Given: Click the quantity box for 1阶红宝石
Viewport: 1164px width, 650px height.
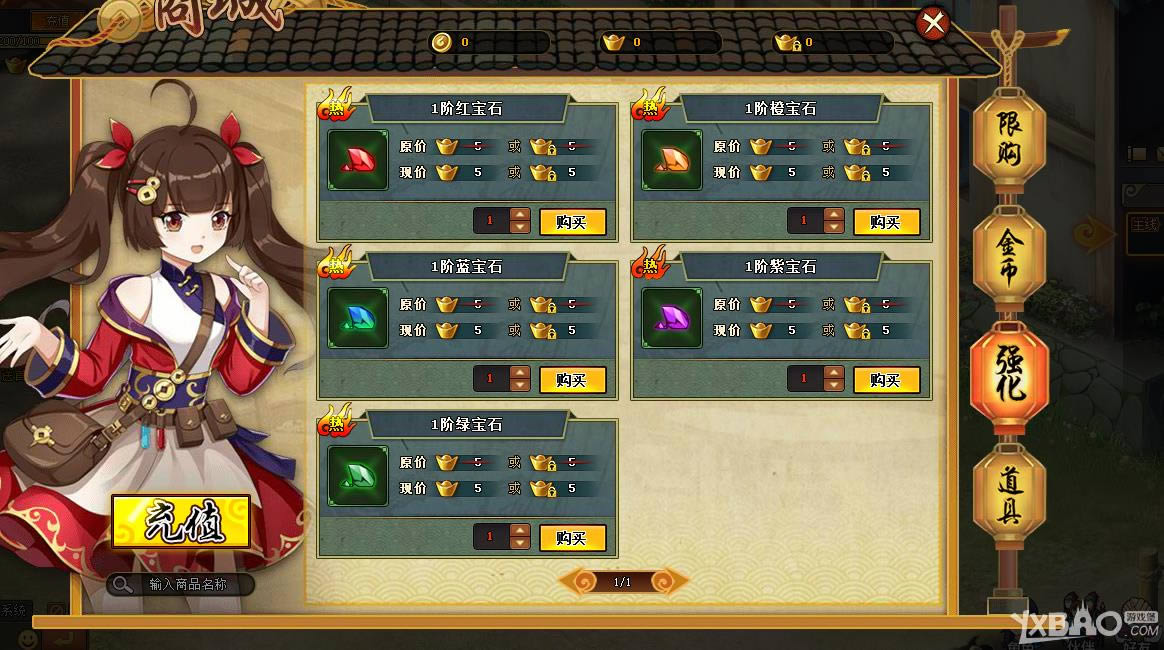Looking at the screenshot, I should coord(491,222).
